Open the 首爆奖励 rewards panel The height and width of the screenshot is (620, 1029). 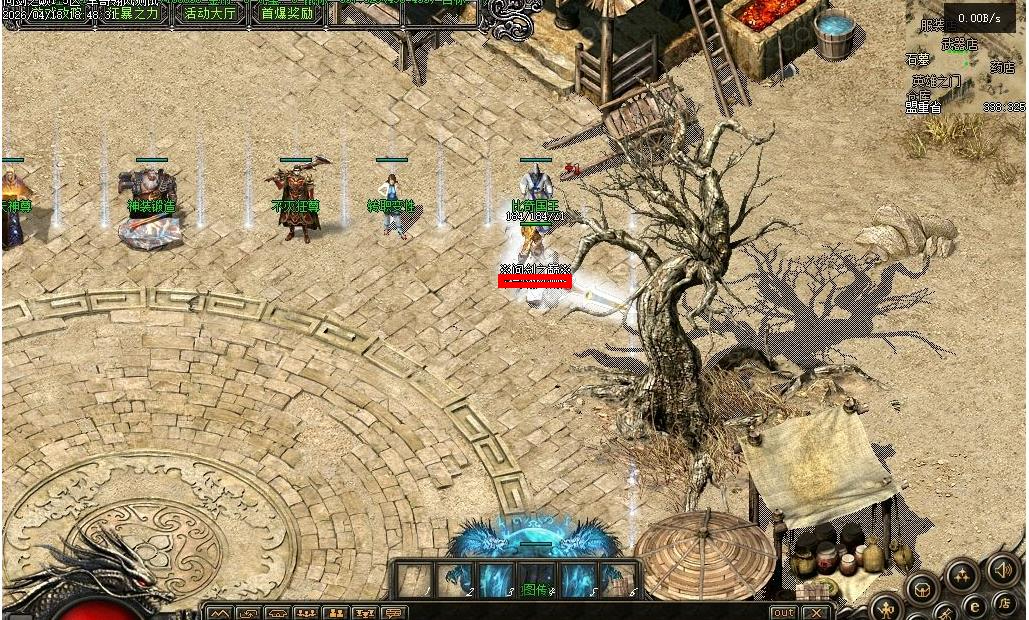click(287, 14)
